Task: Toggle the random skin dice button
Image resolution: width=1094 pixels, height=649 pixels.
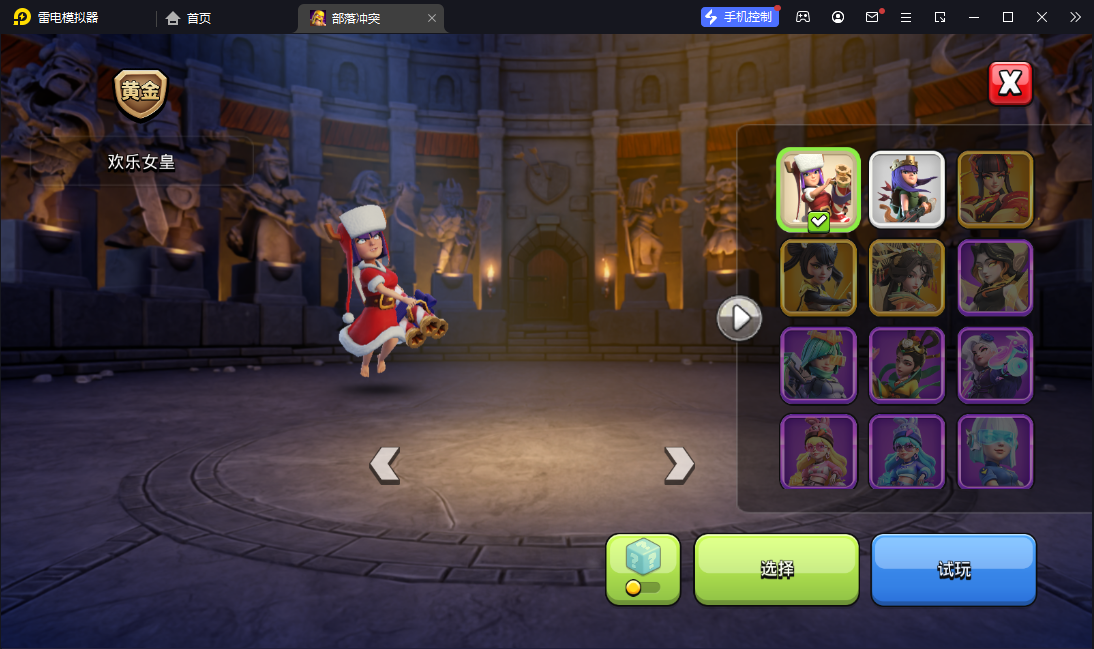Action: point(643,569)
